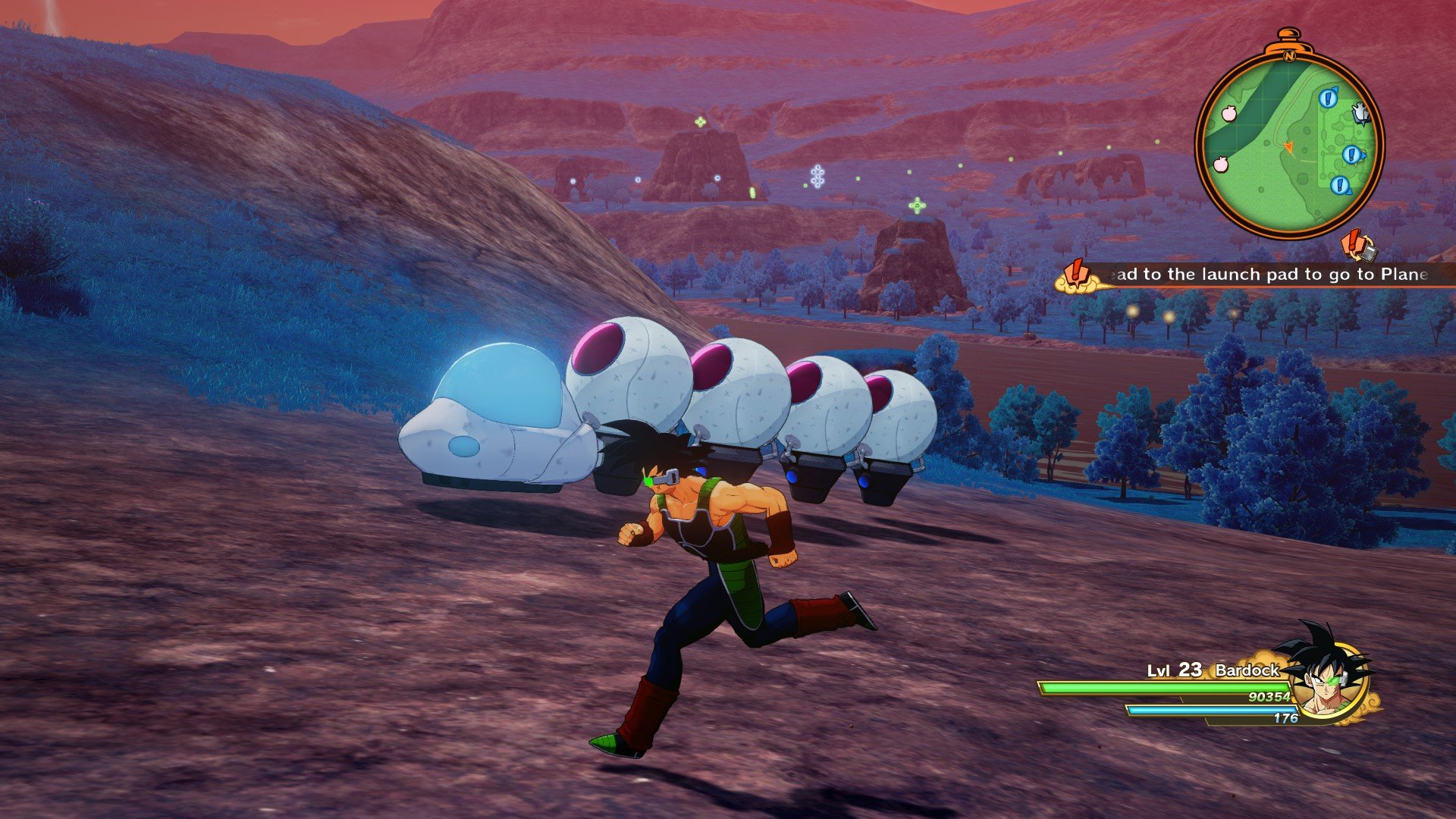
Task: Click Bardock's character portrait
Action: click(x=1330, y=675)
